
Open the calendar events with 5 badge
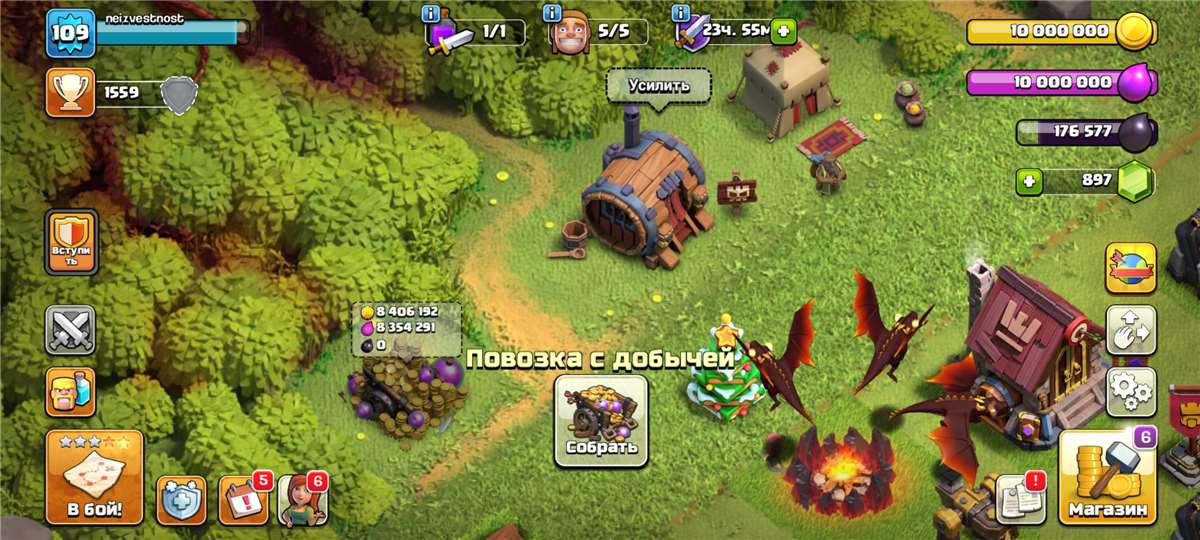click(243, 499)
